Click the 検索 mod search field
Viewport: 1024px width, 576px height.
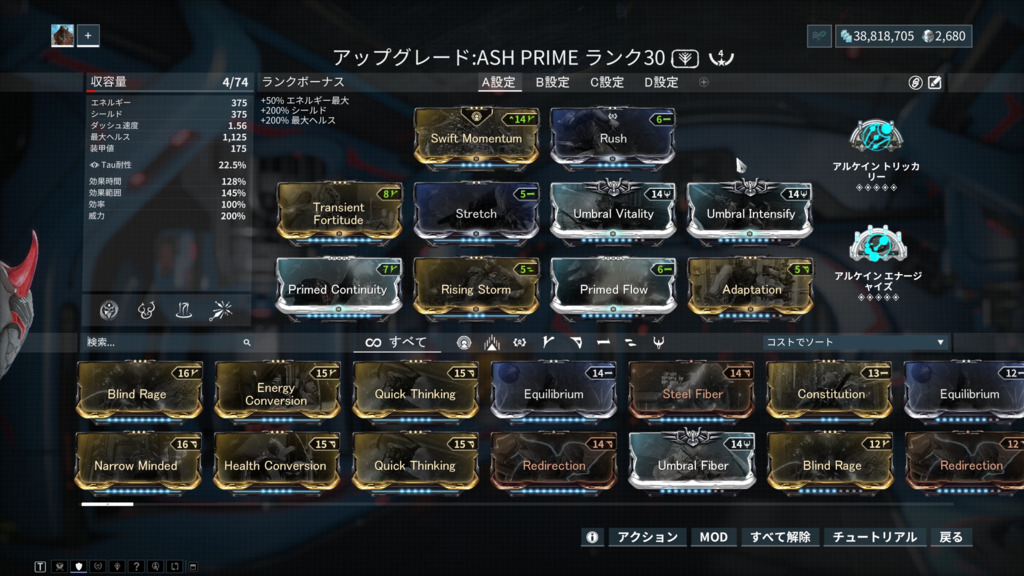click(165, 342)
